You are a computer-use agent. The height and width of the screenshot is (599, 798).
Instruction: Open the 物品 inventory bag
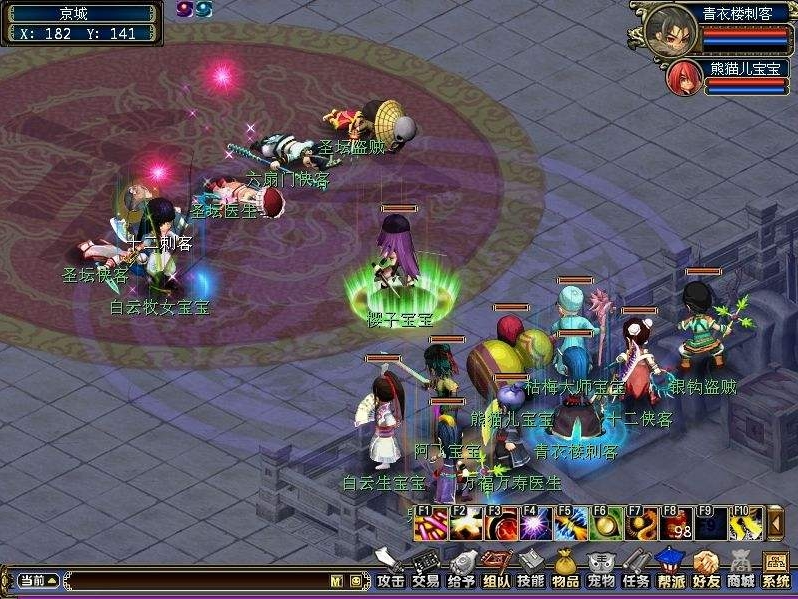coord(565,570)
